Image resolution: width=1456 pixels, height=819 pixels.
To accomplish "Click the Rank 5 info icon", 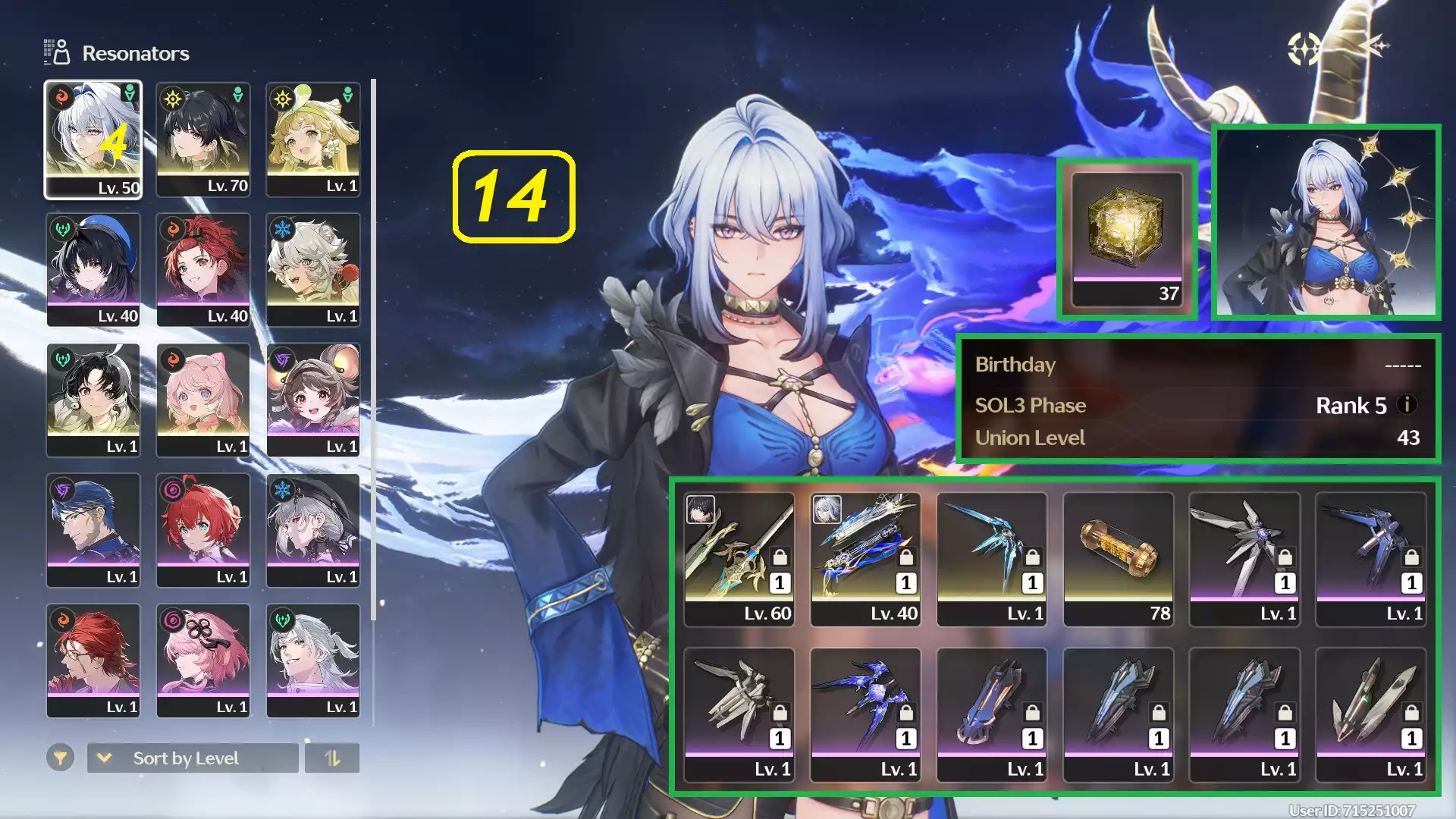I will point(1407,405).
